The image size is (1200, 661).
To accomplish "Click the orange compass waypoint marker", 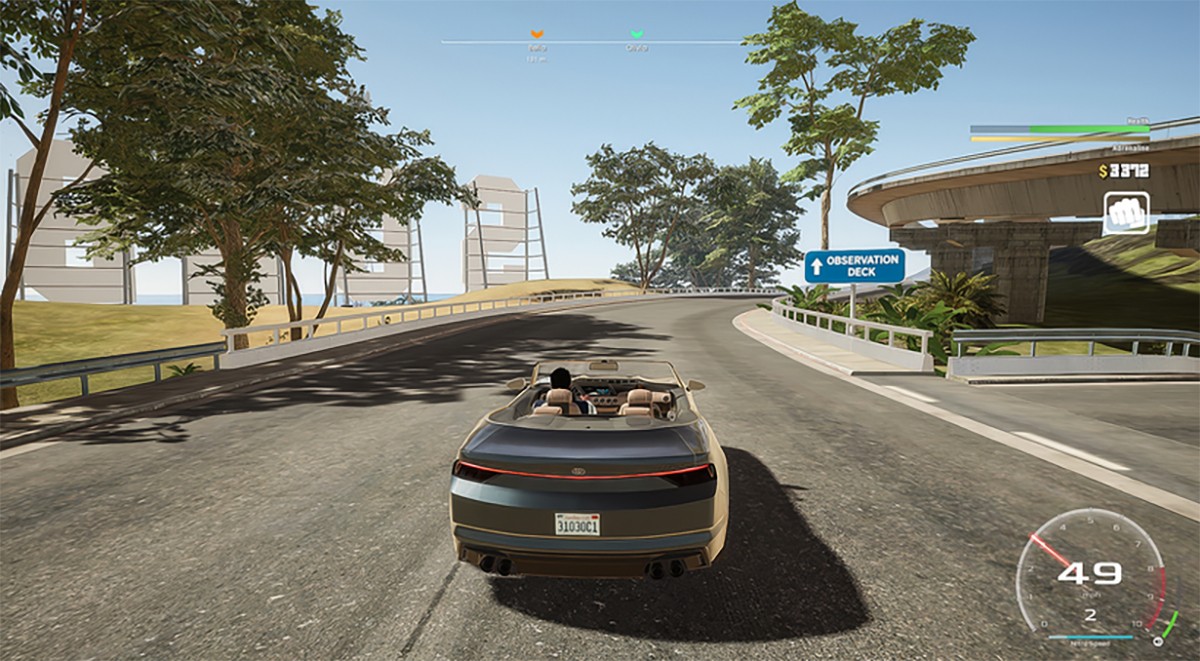I will click(x=537, y=35).
